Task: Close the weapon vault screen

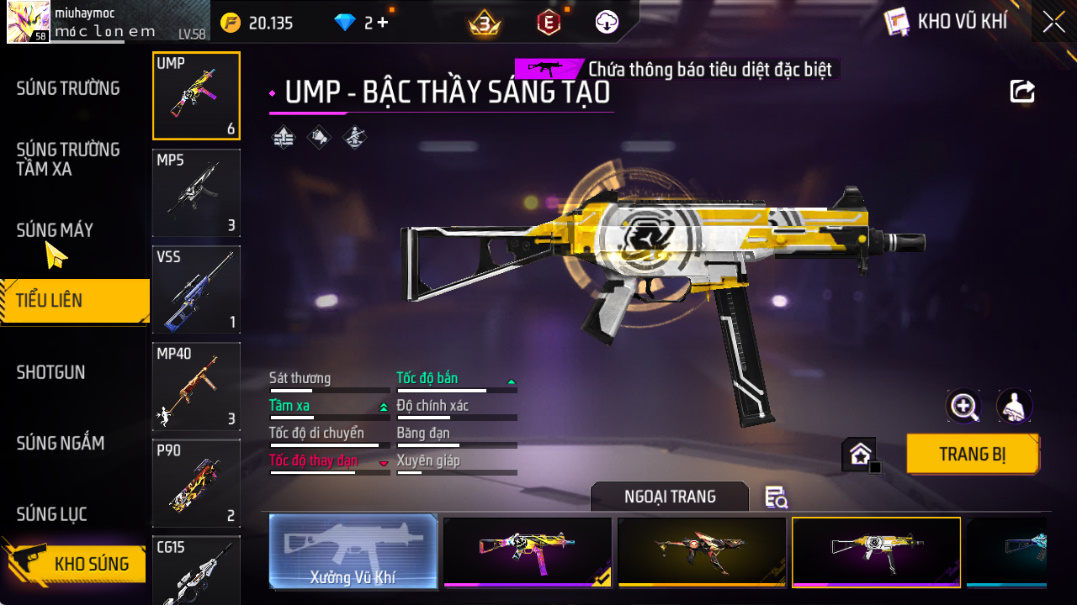Action: coord(1054,22)
